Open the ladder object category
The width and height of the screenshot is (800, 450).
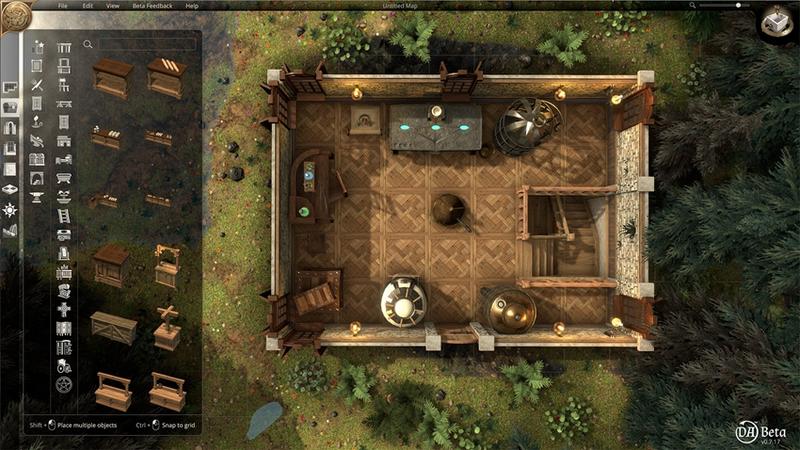click(64, 216)
